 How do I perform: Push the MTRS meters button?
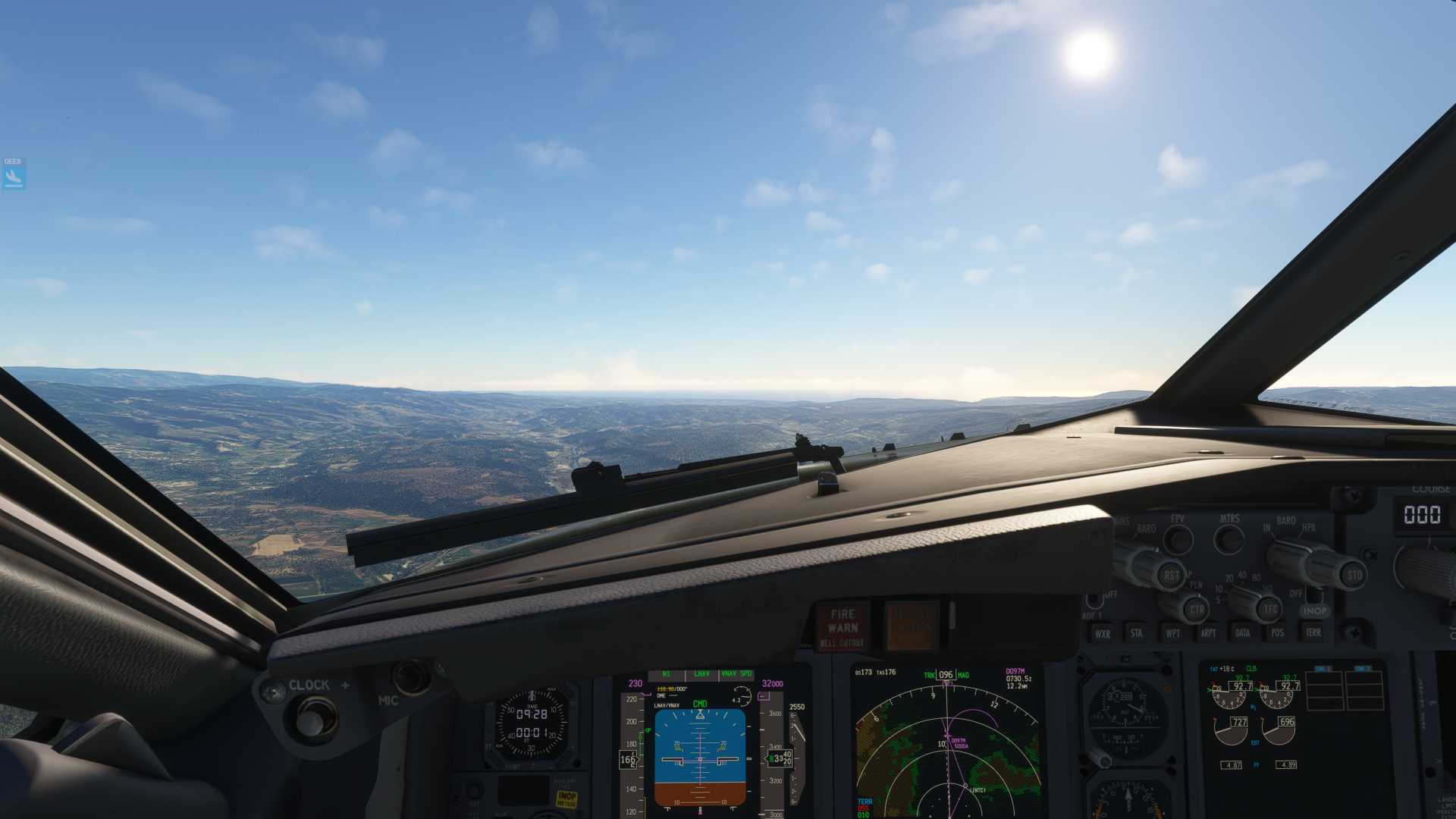coord(1228,539)
